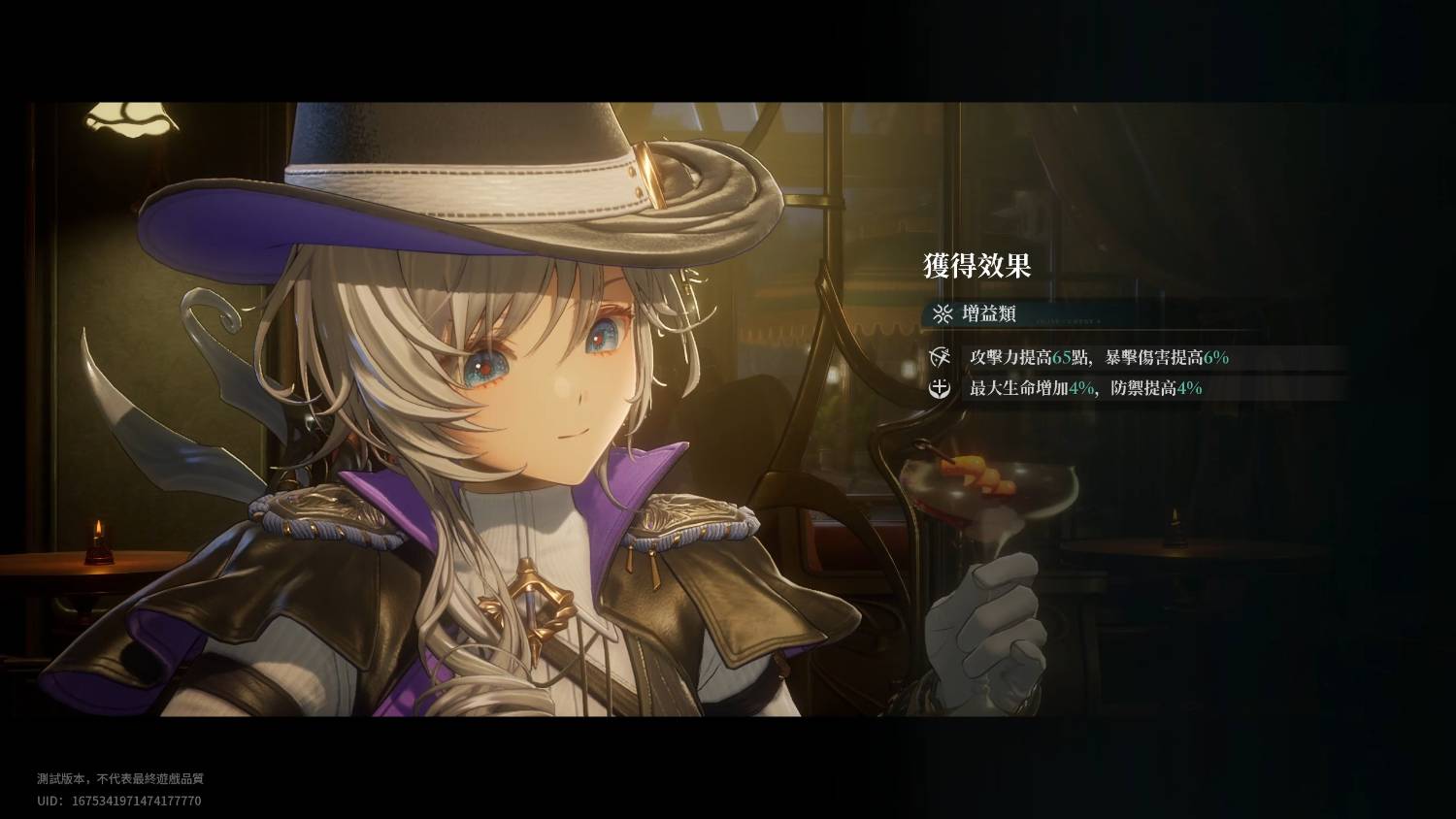Select the max HP and defense buff row
This screenshot has width=1456, height=819.
click(x=1085, y=388)
